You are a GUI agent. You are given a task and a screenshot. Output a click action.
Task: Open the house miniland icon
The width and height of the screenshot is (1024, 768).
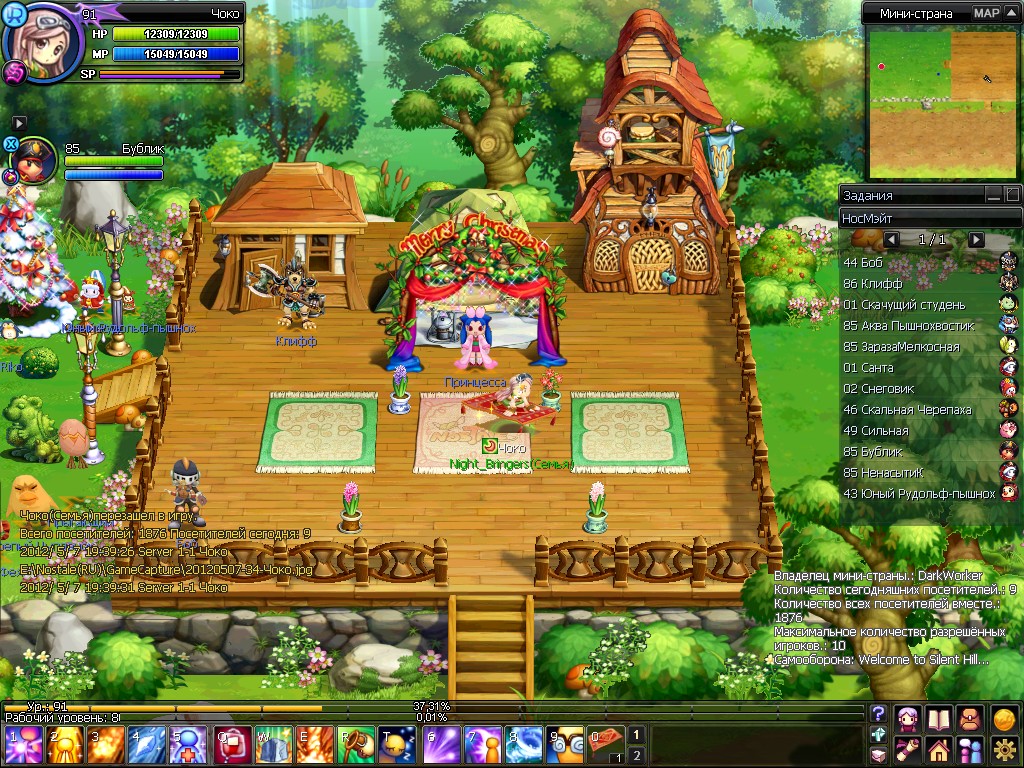coord(938,749)
